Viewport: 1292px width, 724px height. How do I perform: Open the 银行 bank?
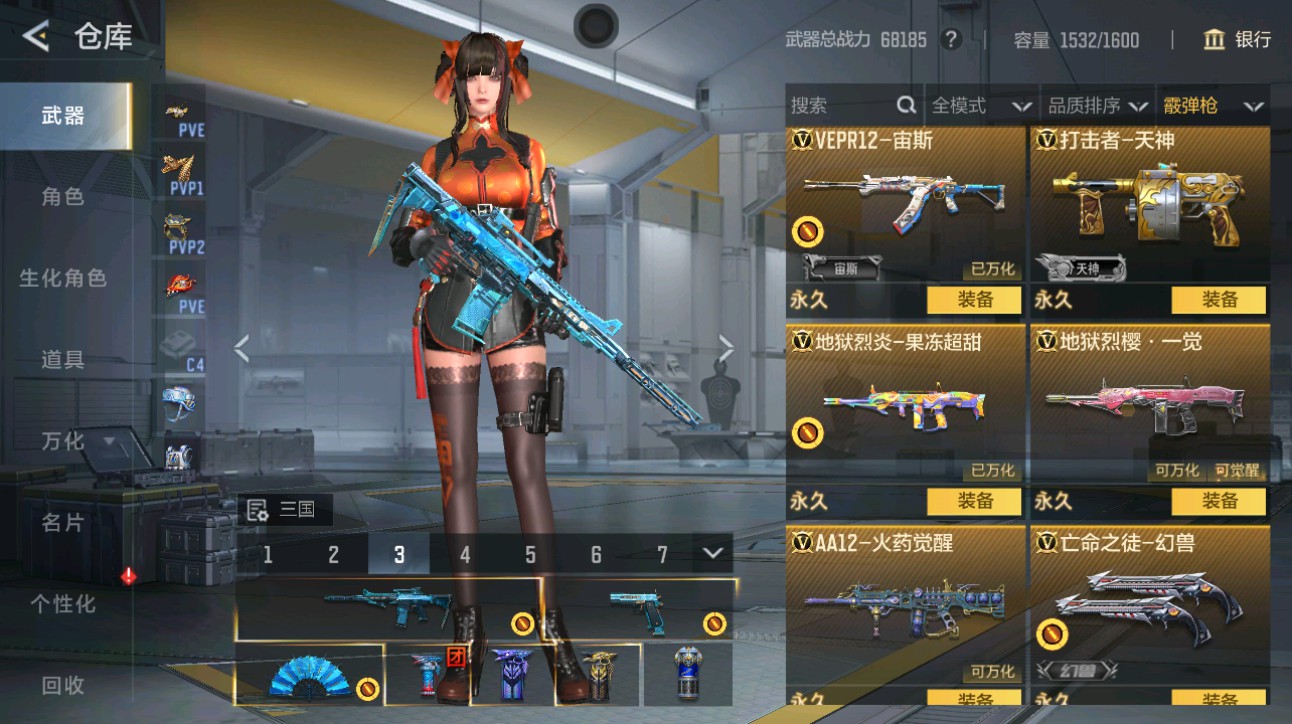[1238, 40]
